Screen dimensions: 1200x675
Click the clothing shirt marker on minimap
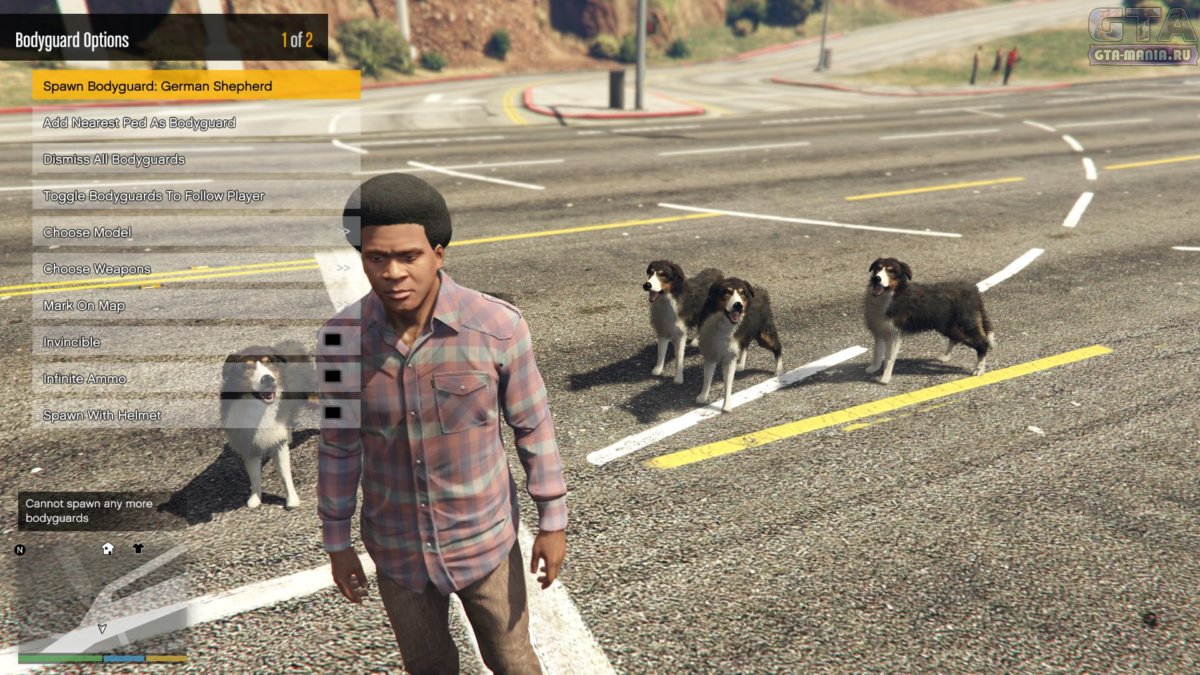click(138, 548)
